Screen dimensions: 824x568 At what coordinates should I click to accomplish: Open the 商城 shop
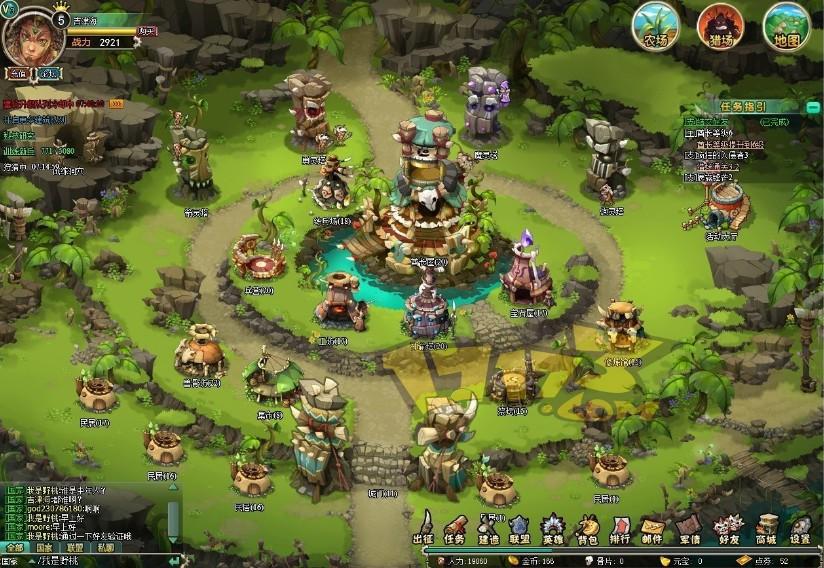coord(767,528)
